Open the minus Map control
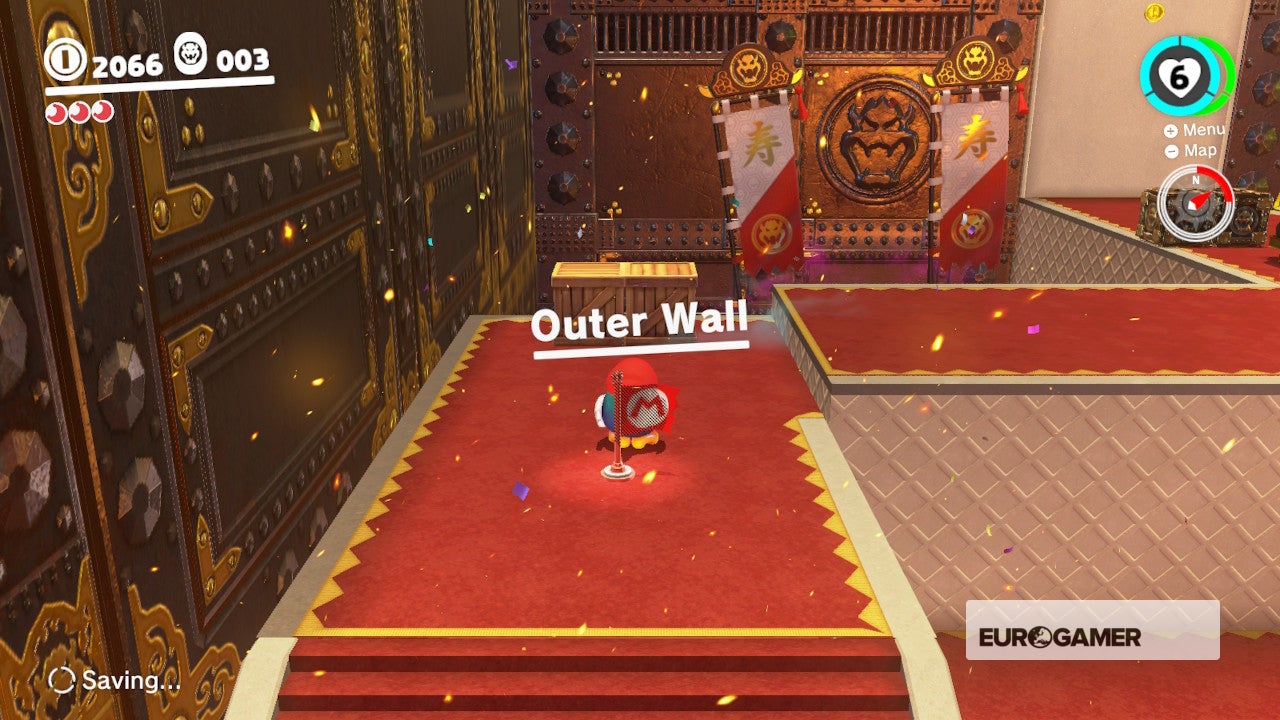Viewport: 1280px width, 720px height. pyautogui.click(x=1172, y=149)
